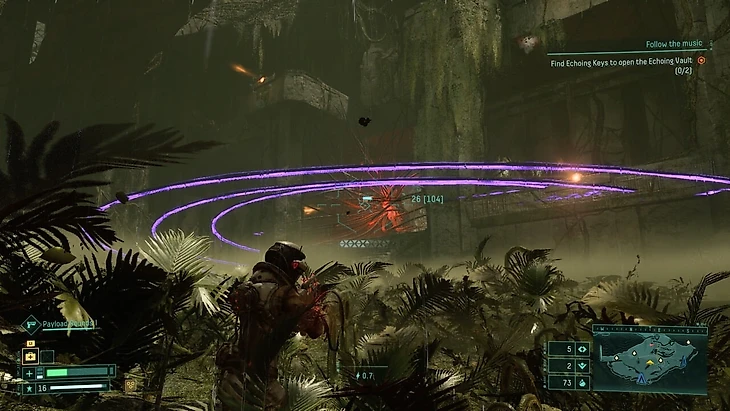
Task: Select the resource counter showing 73
Action: click(568, 383)
